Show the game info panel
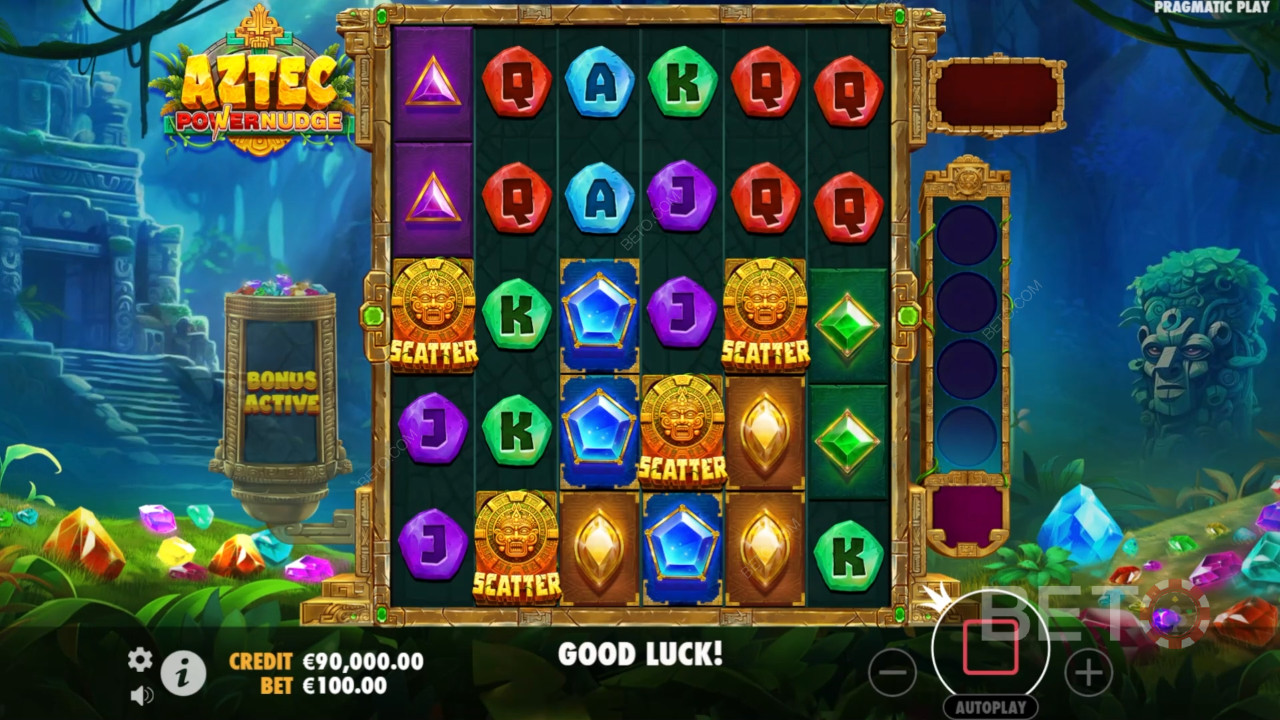The width and height of the screenshot is (1280, 720). (x=183, y=674)
